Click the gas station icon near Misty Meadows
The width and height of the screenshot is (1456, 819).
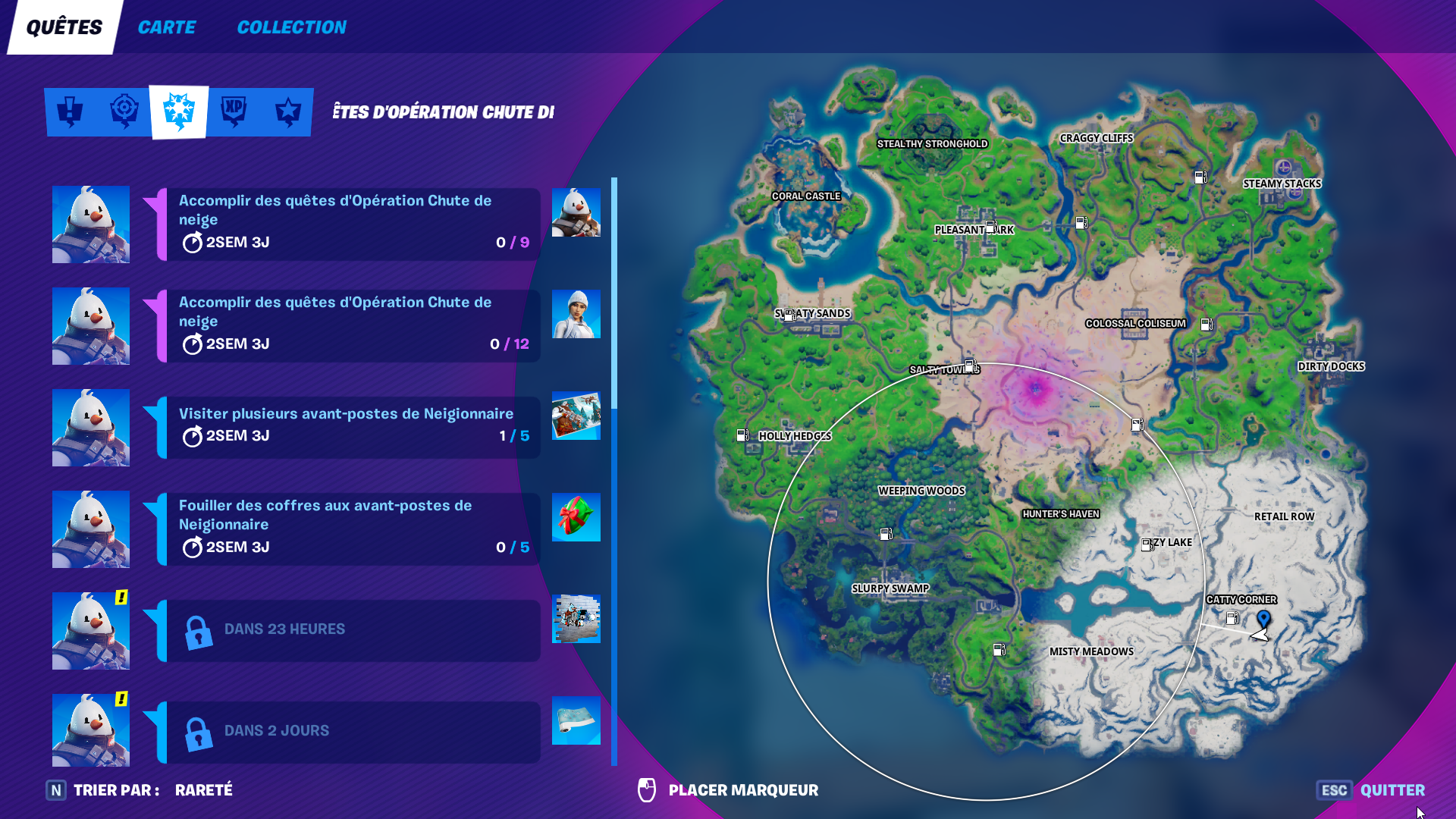point(999,648)
